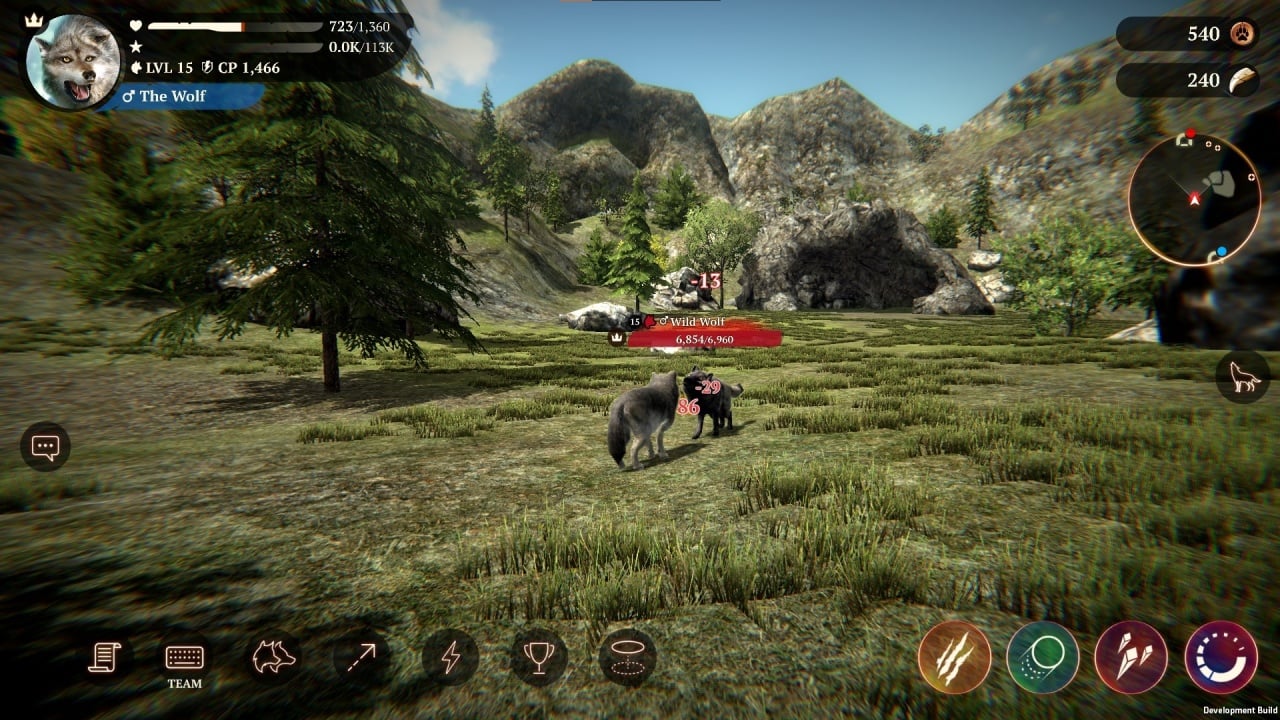Viewport: 1280px width, 720px height.
Task: Tap the howling wolf button
Action: pos(1242,377)
